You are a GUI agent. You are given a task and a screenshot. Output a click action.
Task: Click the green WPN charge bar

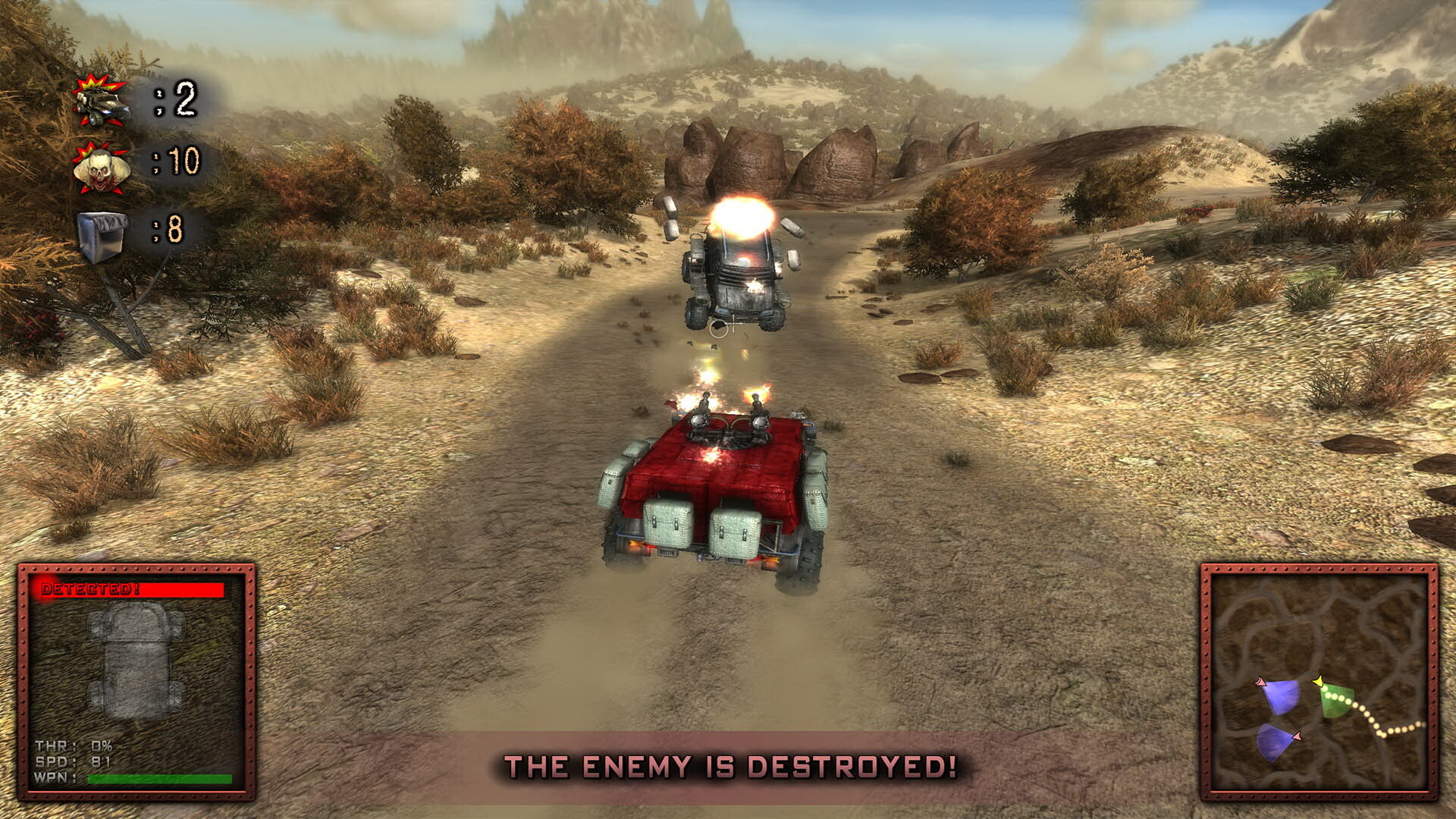(159, 778)
